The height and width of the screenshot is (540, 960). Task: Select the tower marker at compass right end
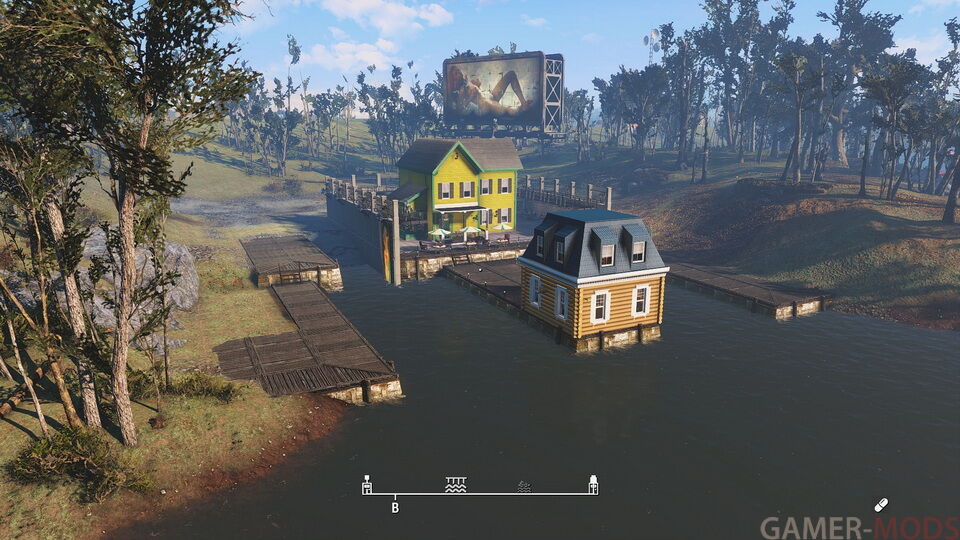(x=593, y=484)
